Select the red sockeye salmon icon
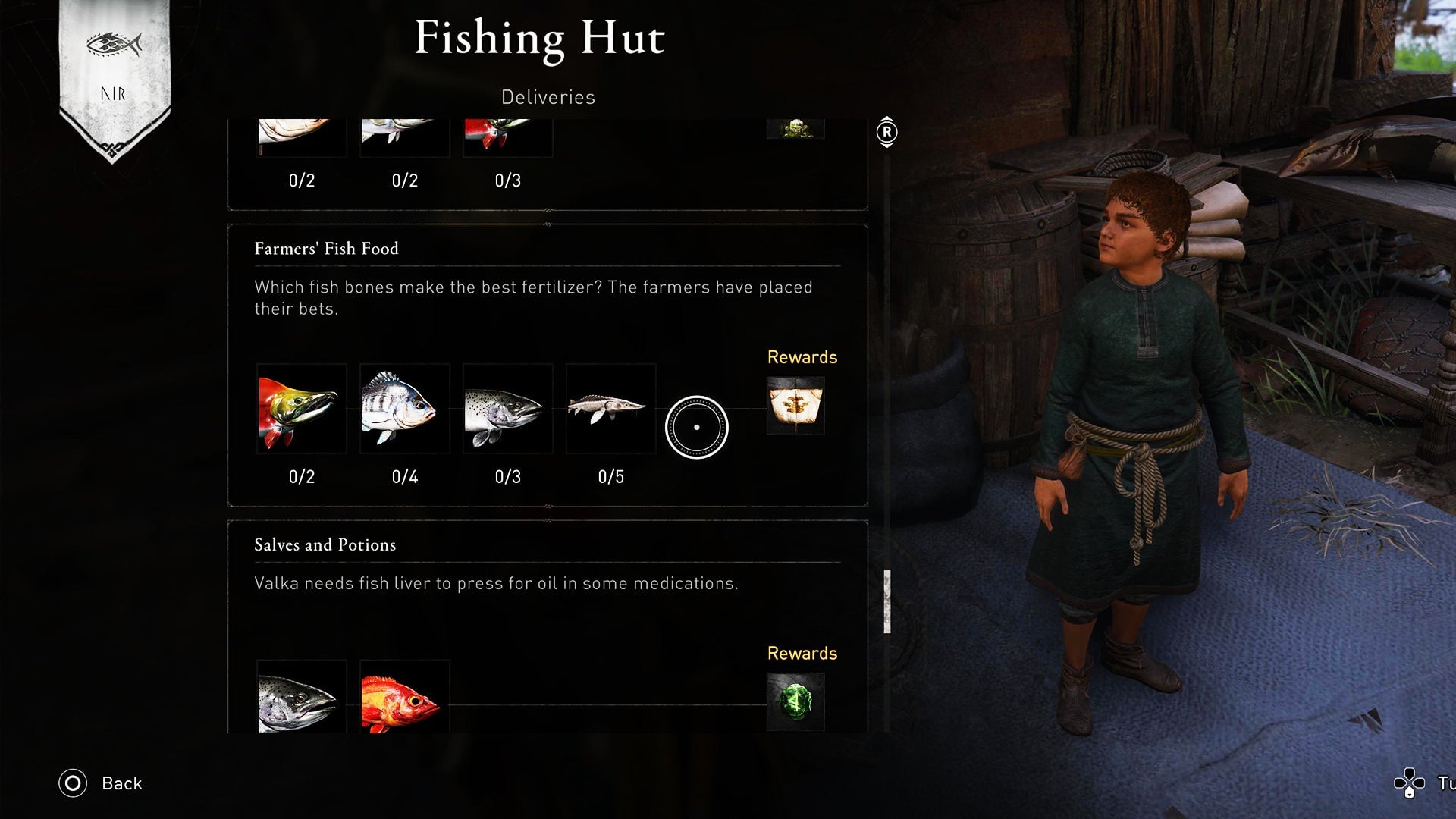 301,409
